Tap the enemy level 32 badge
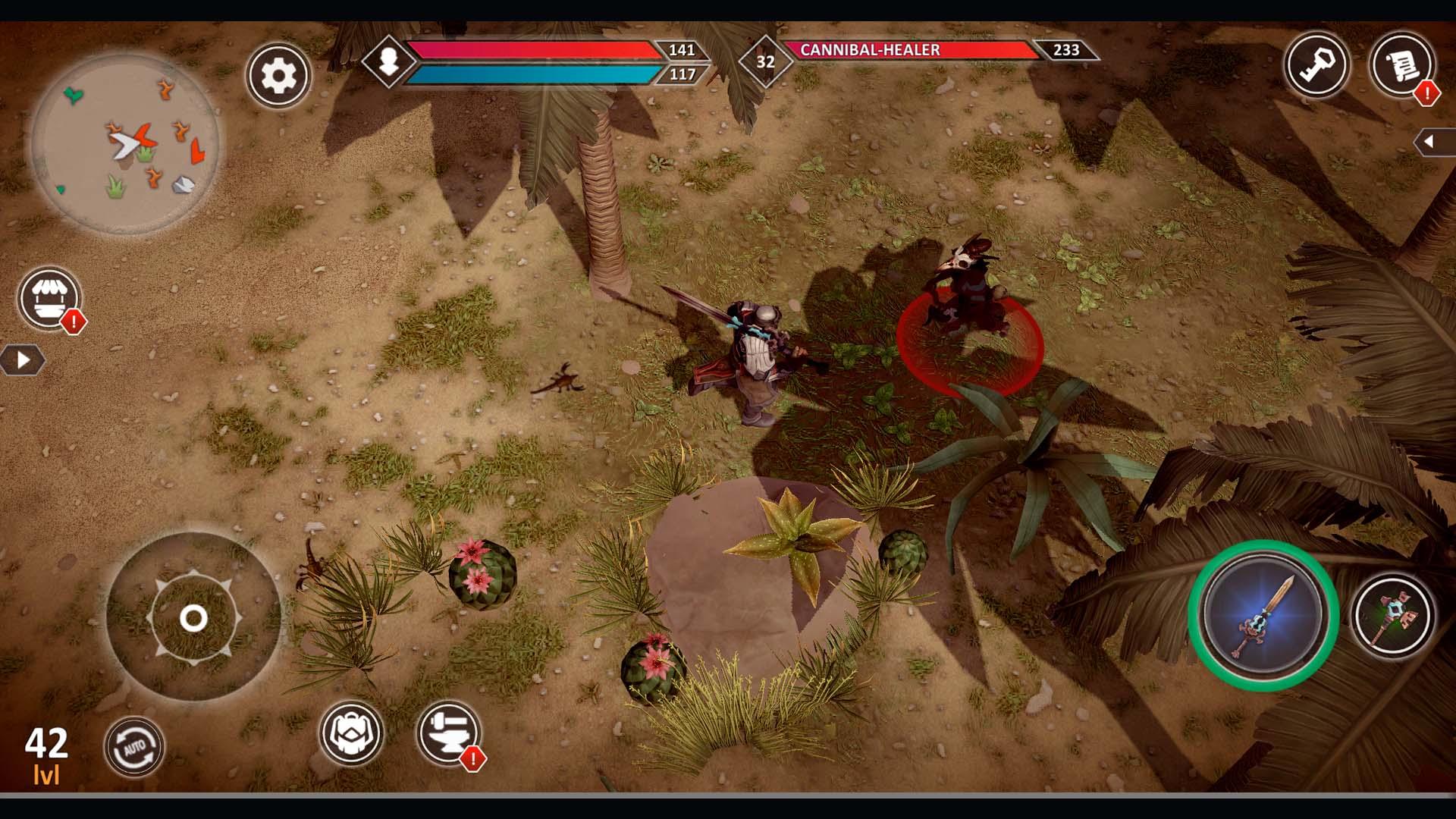Image resolution: width=1456 pixels, height=819 pixels. [x=765, y=61]
